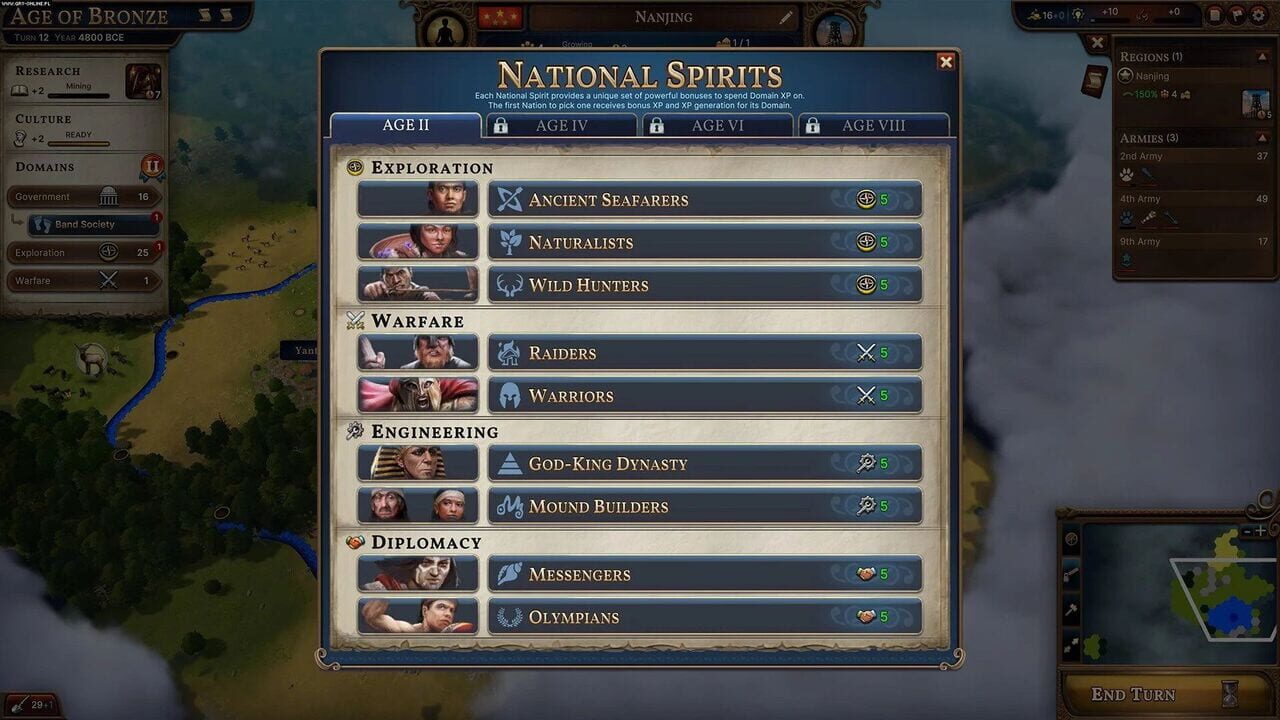Switch to the Age IV tab
Image resolution: width=1280 pixels, height=720 pixels.
point(560,125)
